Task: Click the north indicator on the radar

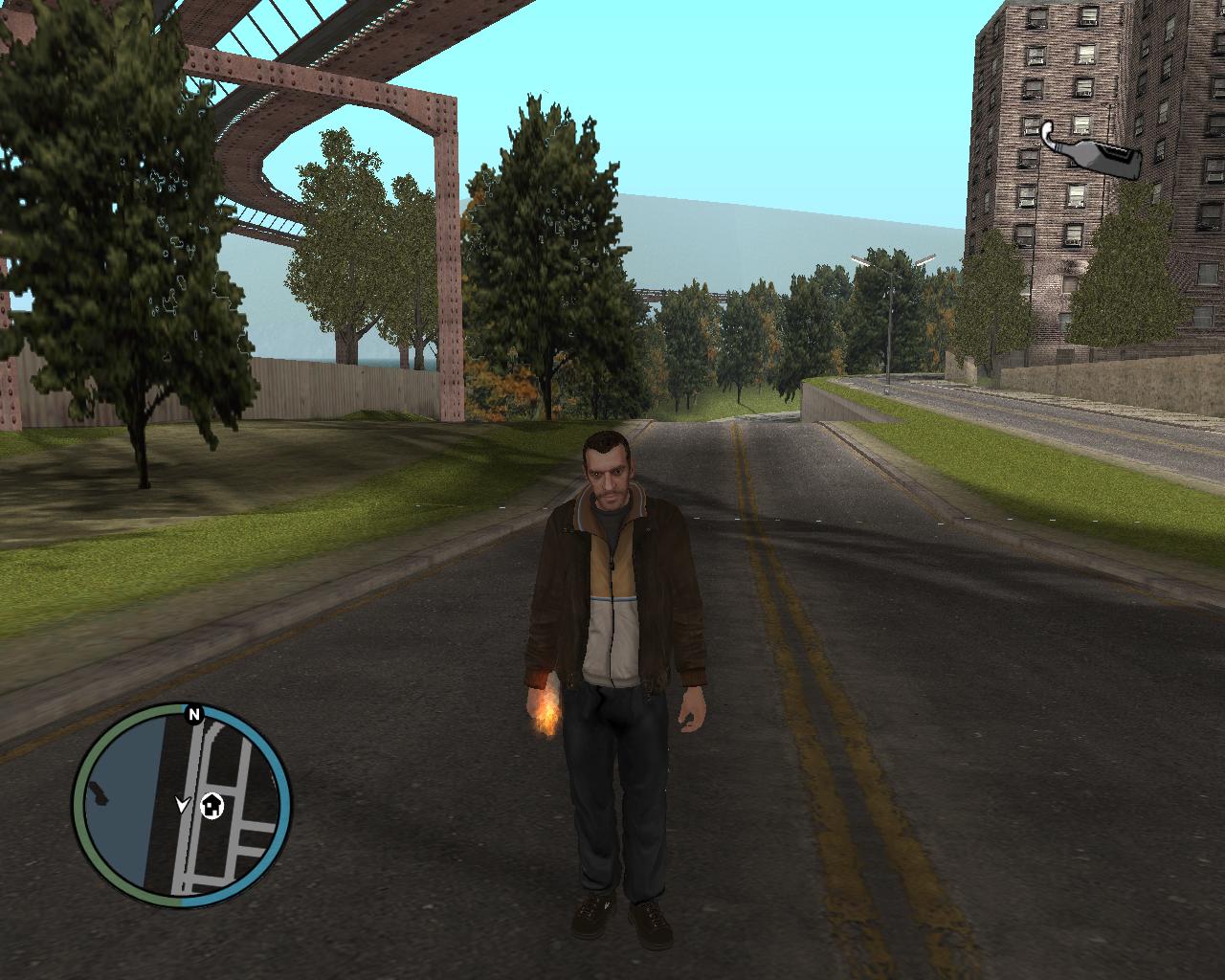Action: [194, 714]
